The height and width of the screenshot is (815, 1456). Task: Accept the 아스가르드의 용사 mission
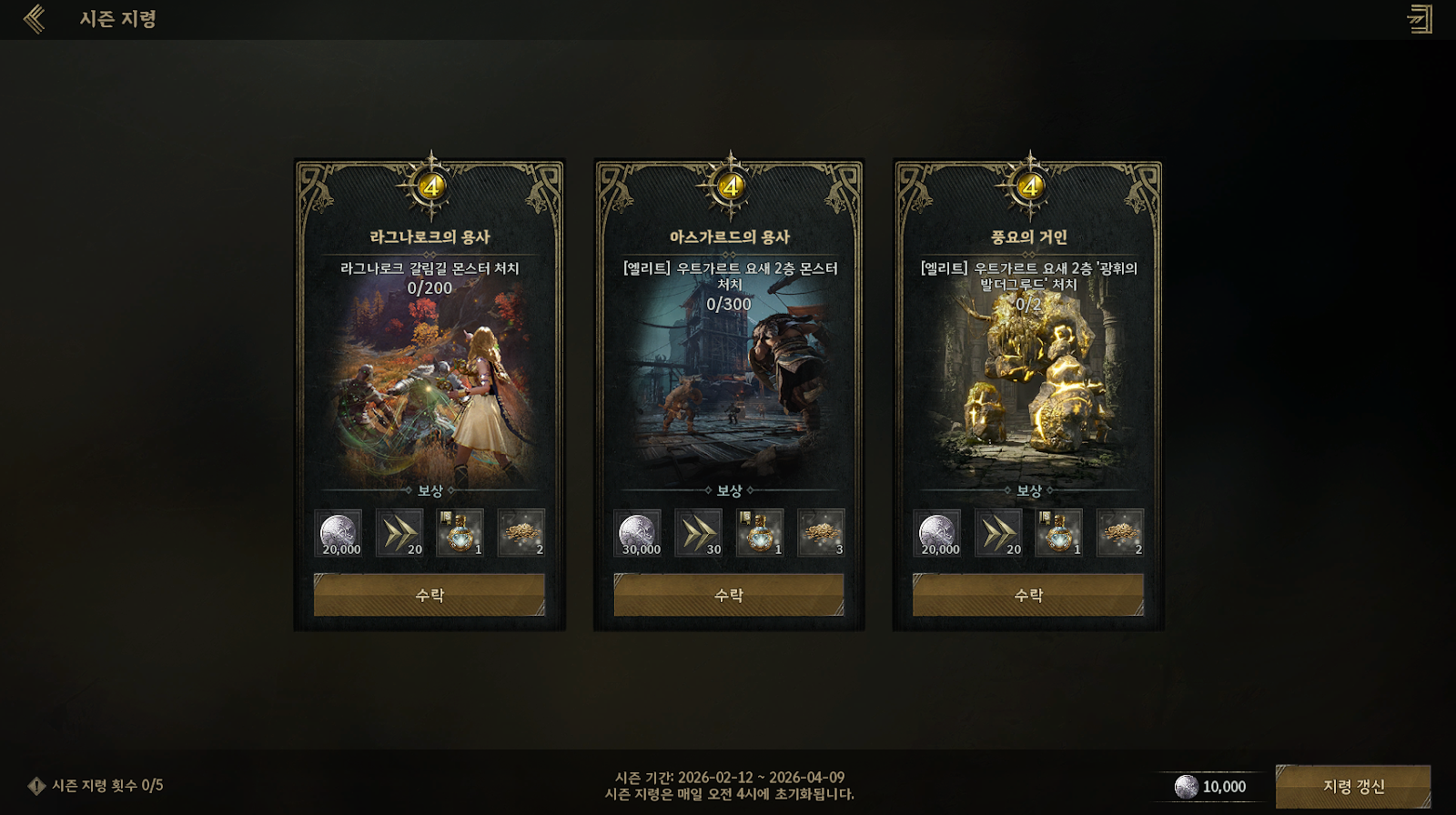coord(729,595)
